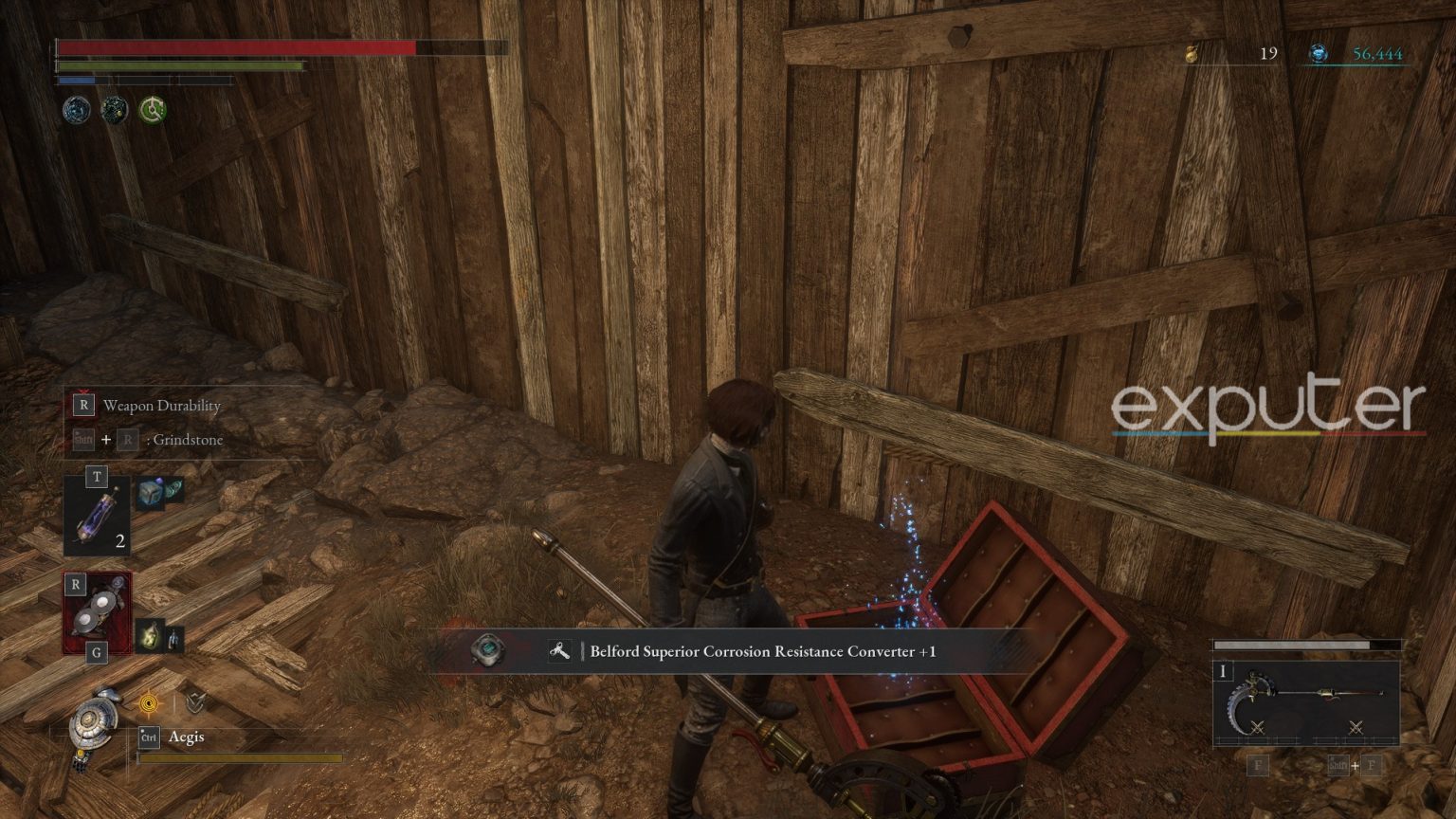Screen dimensions: 1456x819
Task: Click the yellow Legion charge icon
Action: (149, 703)
